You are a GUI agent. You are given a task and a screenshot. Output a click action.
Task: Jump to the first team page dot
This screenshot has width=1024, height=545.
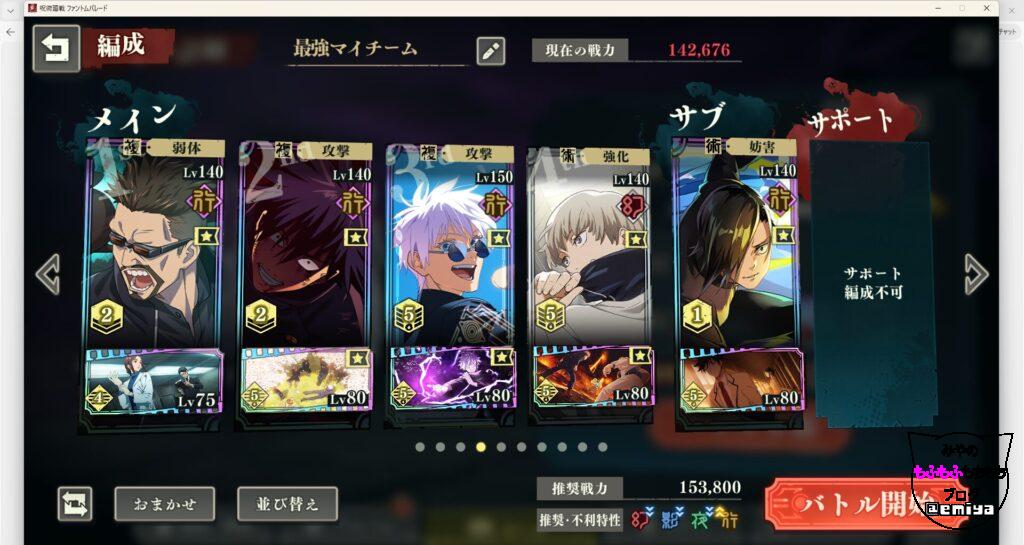click(x=420, y=447)
